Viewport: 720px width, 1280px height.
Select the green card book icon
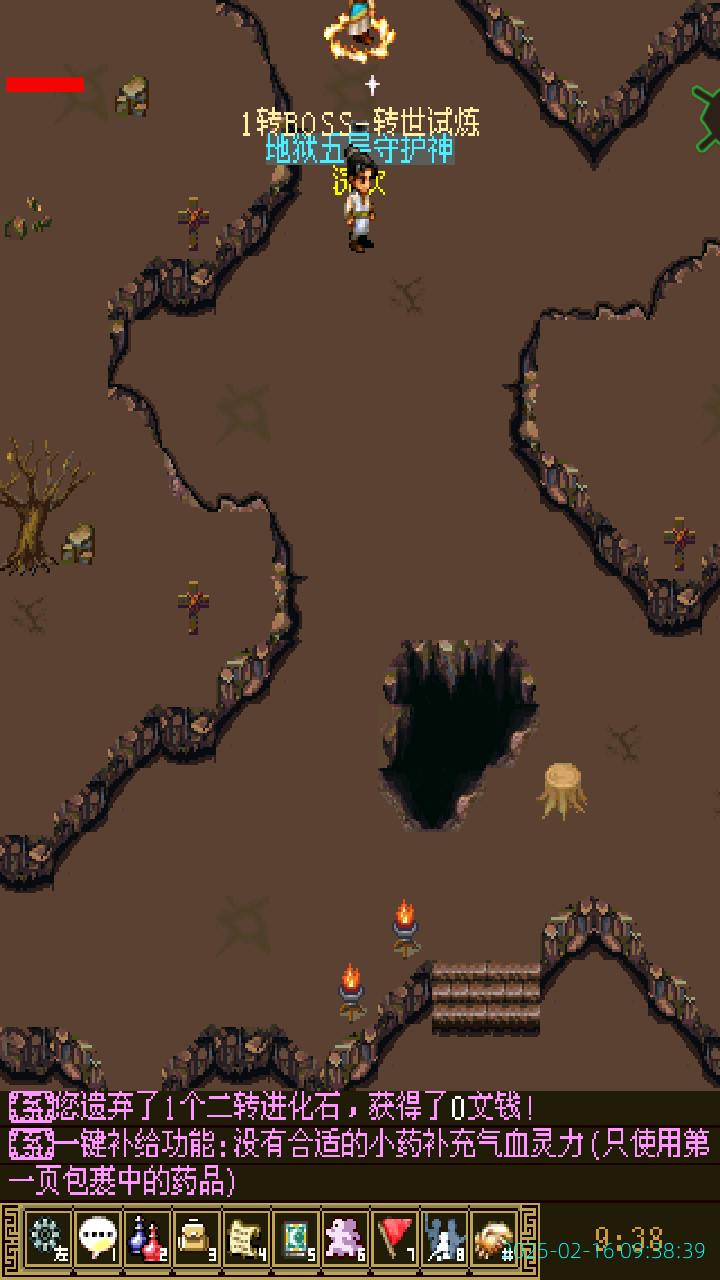(295, 1238)
